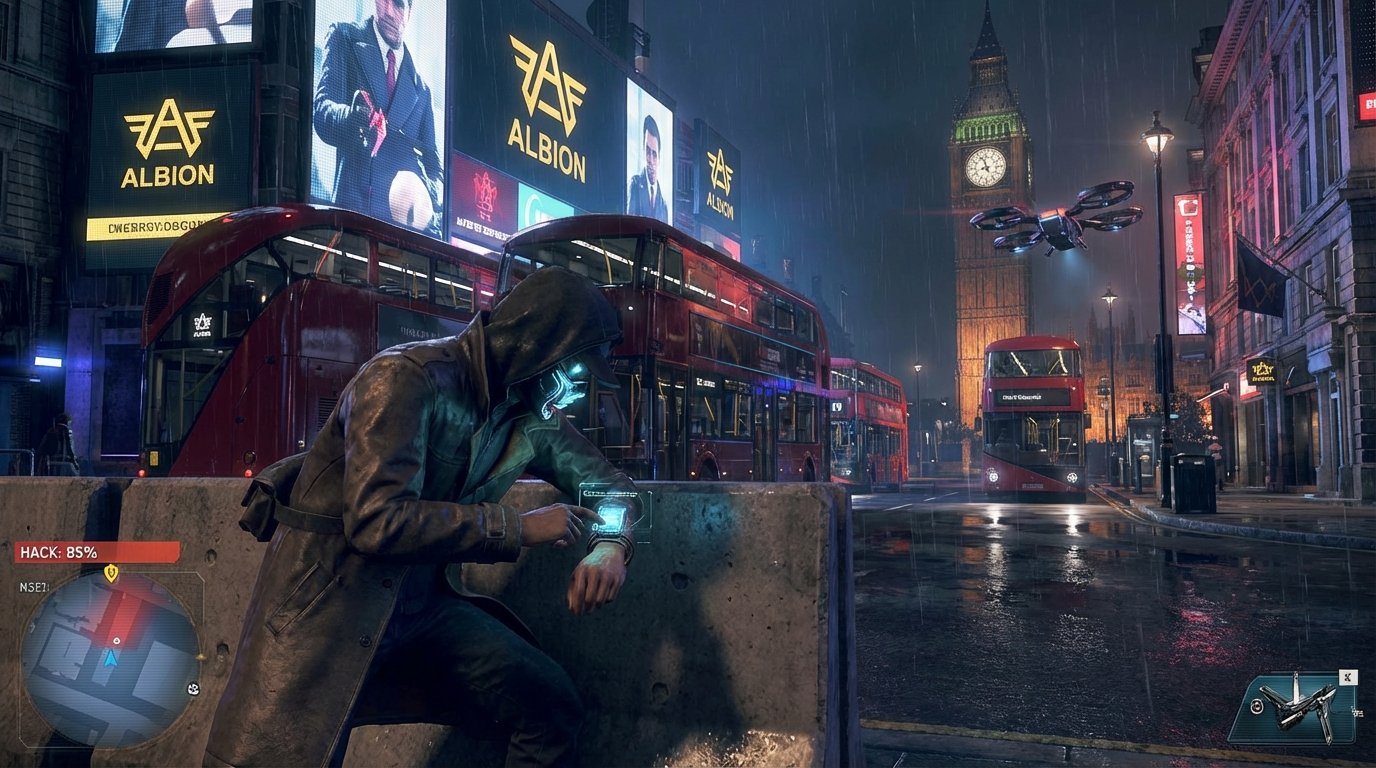This screenshot has width=1376, height=768.
Task: Select the yellow shield mission marker on minimap
Action: 110,572
